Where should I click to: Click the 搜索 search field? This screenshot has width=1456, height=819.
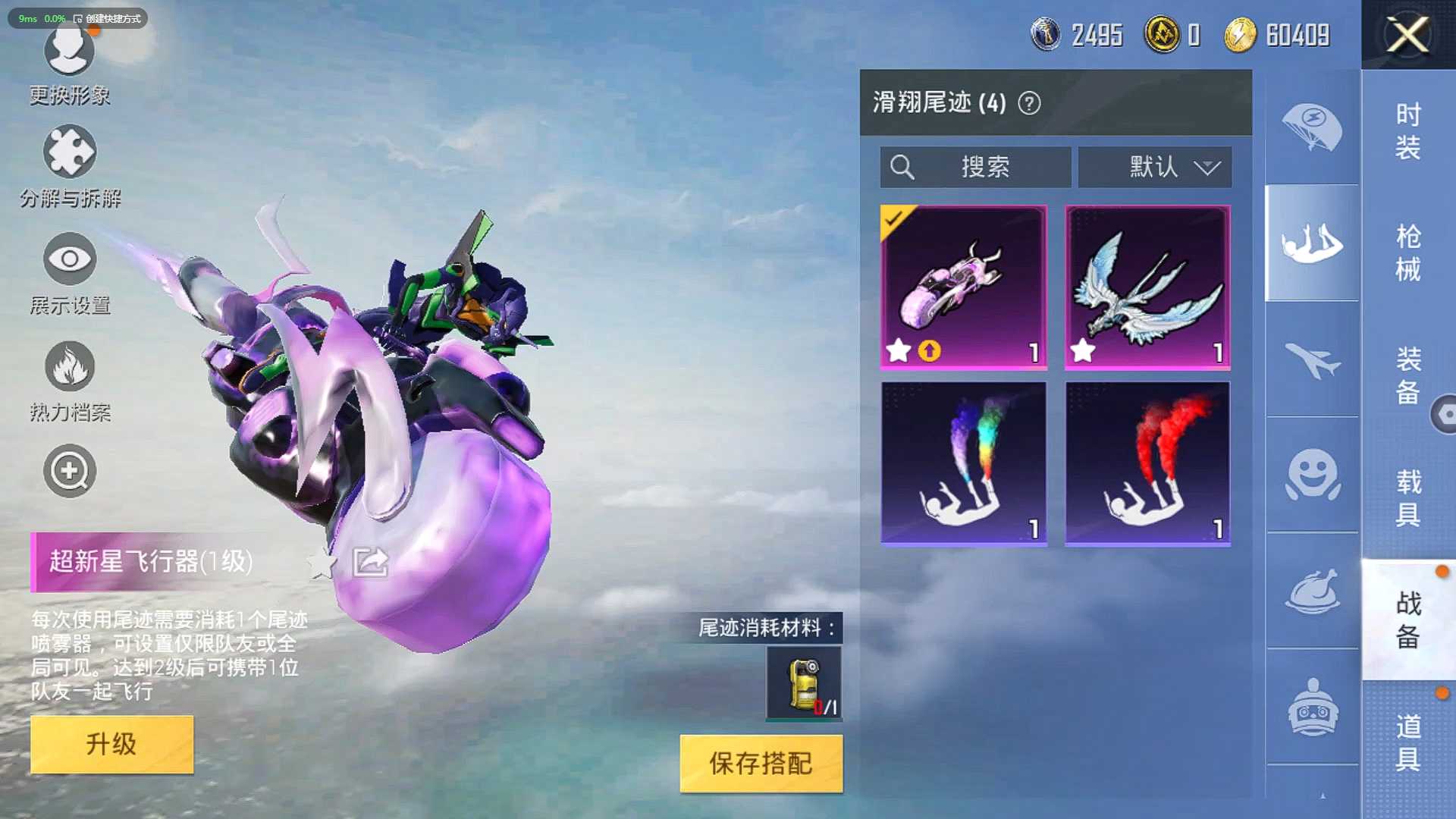pos(975,167)
